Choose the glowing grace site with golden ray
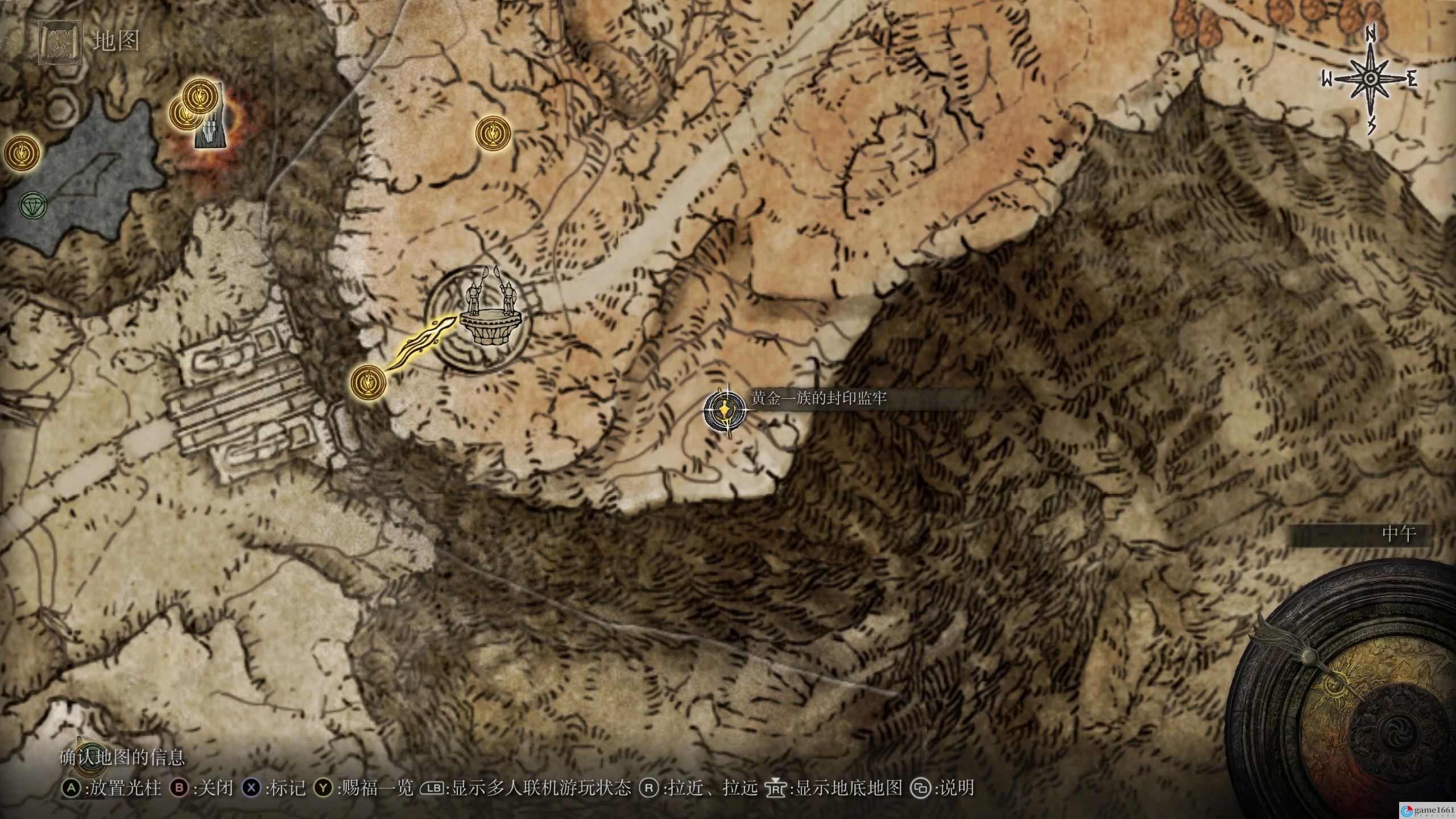 [x=369, y=381]
